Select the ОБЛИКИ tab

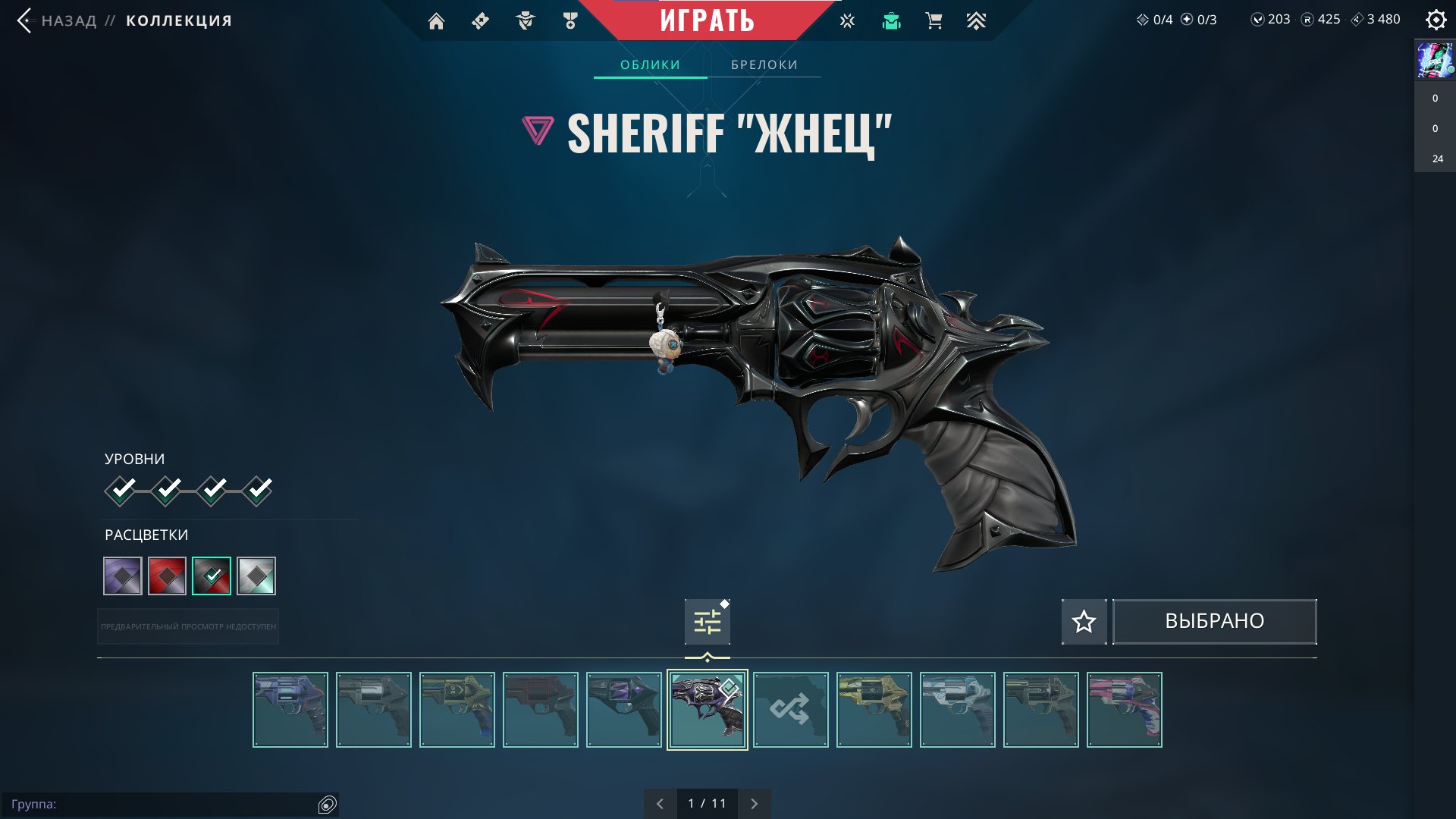coord(650,65)
